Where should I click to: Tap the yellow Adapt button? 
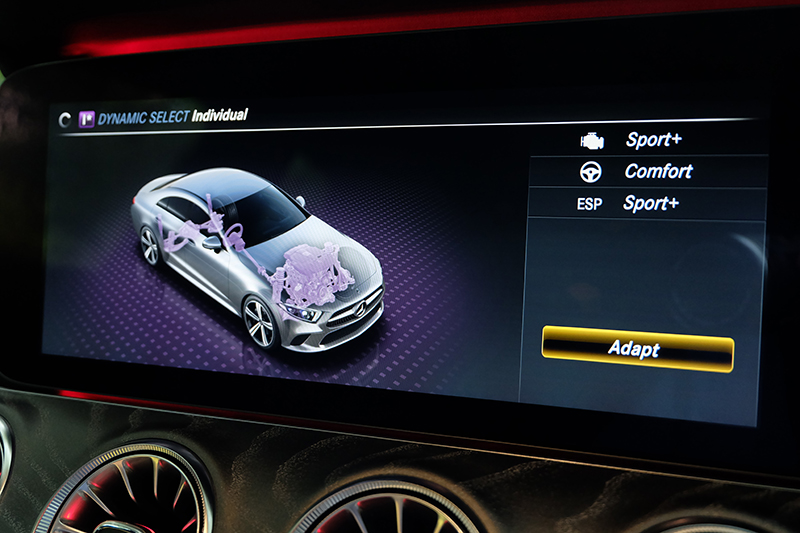tap(637, 349)
